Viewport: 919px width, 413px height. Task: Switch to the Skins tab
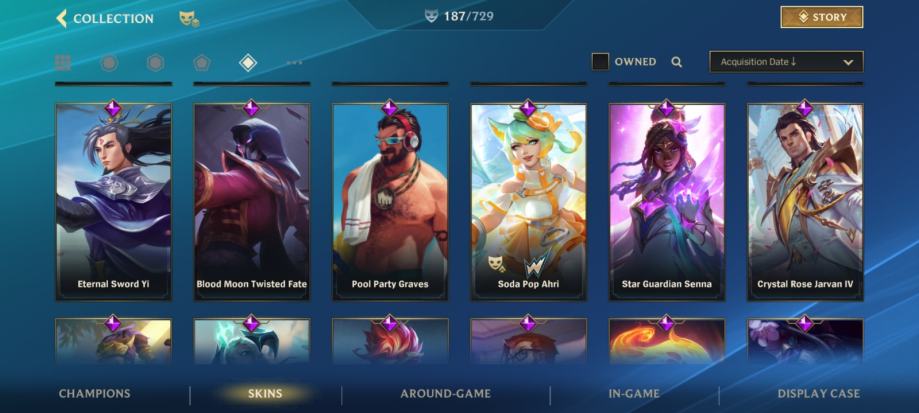click(265, 394)
